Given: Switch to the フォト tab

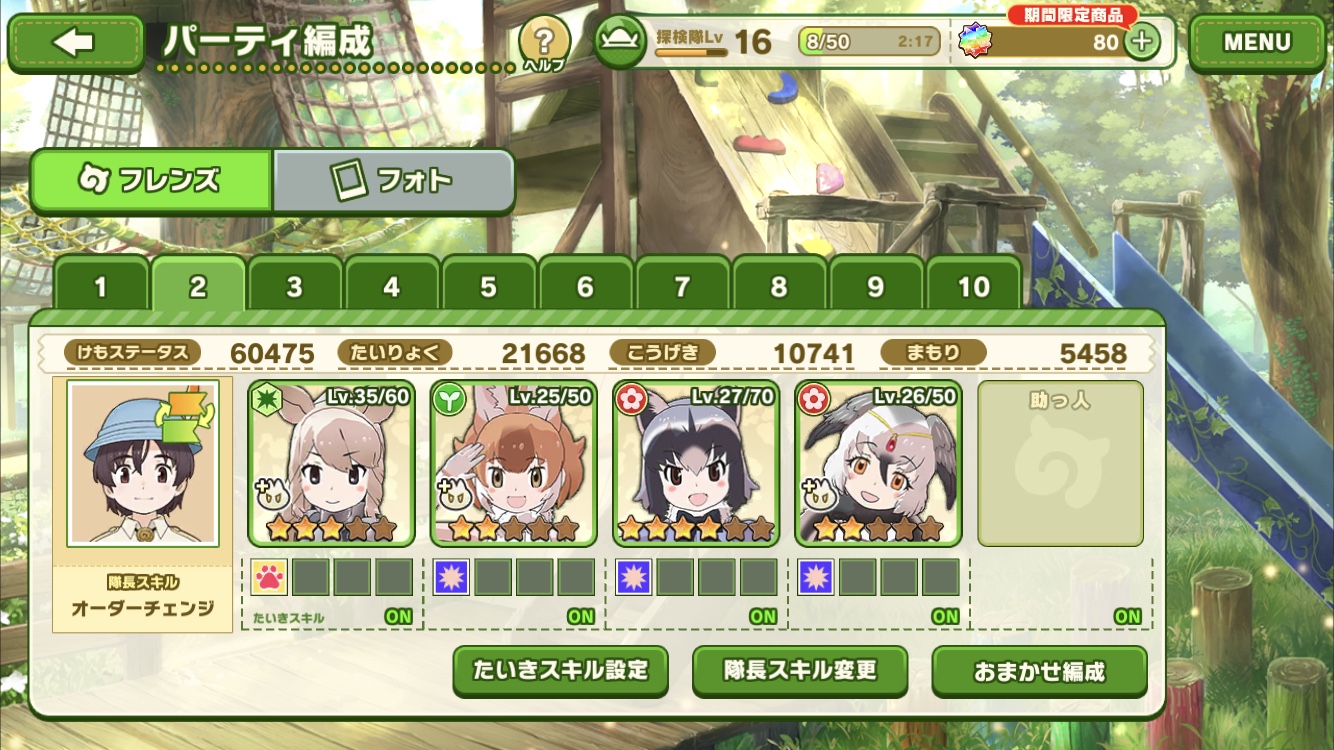Looking at the screenshot, I should click(393, 181).
